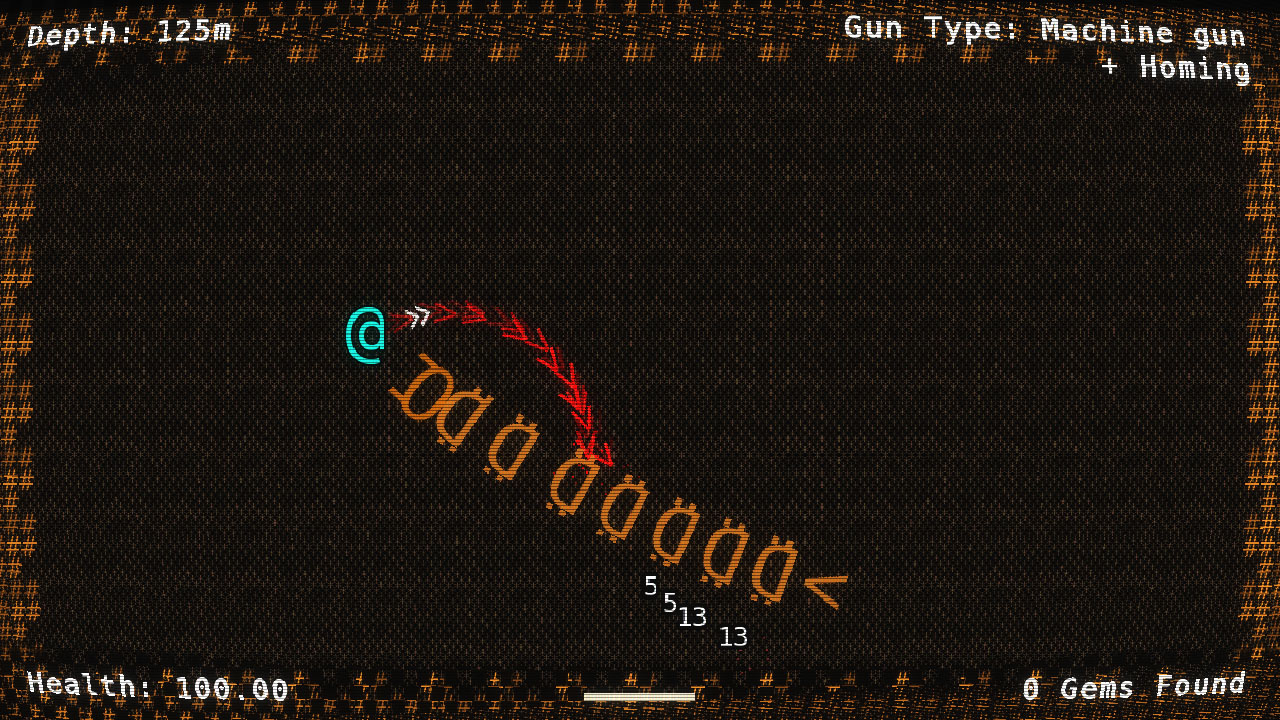
Task: Click the 0 Gems Found link
Action: point(1134,686)
